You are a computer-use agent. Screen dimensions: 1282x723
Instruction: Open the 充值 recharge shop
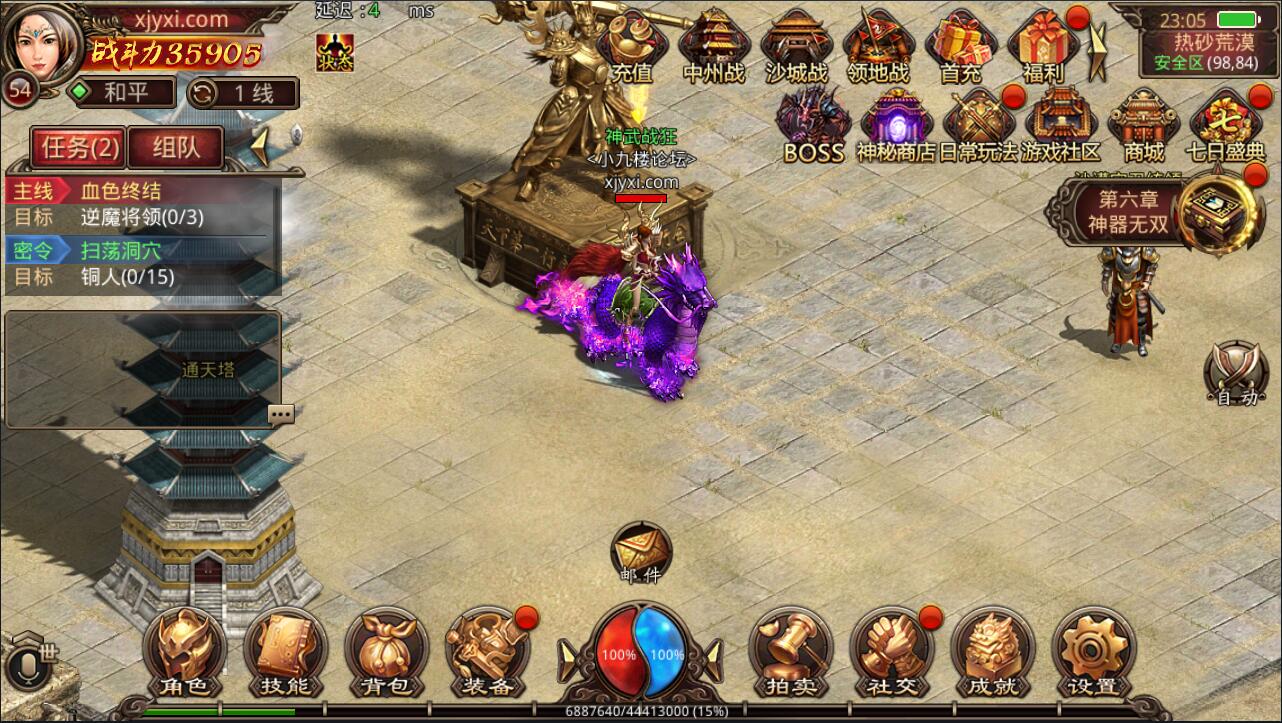[630, 46]
